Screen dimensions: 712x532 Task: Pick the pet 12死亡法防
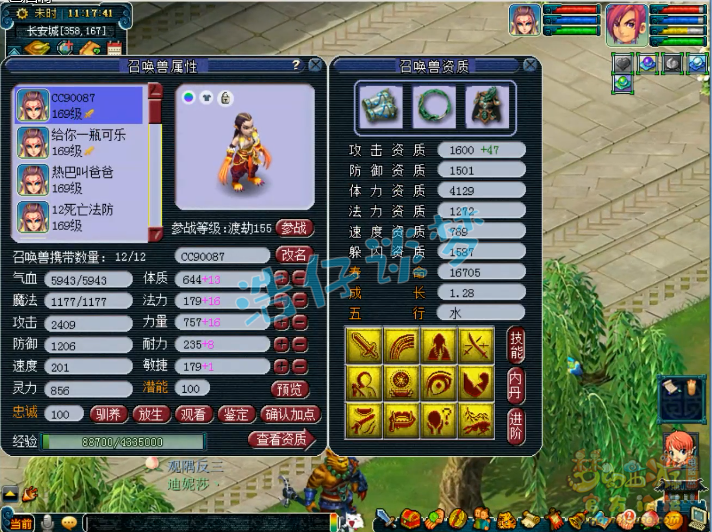tap(80, 217)
